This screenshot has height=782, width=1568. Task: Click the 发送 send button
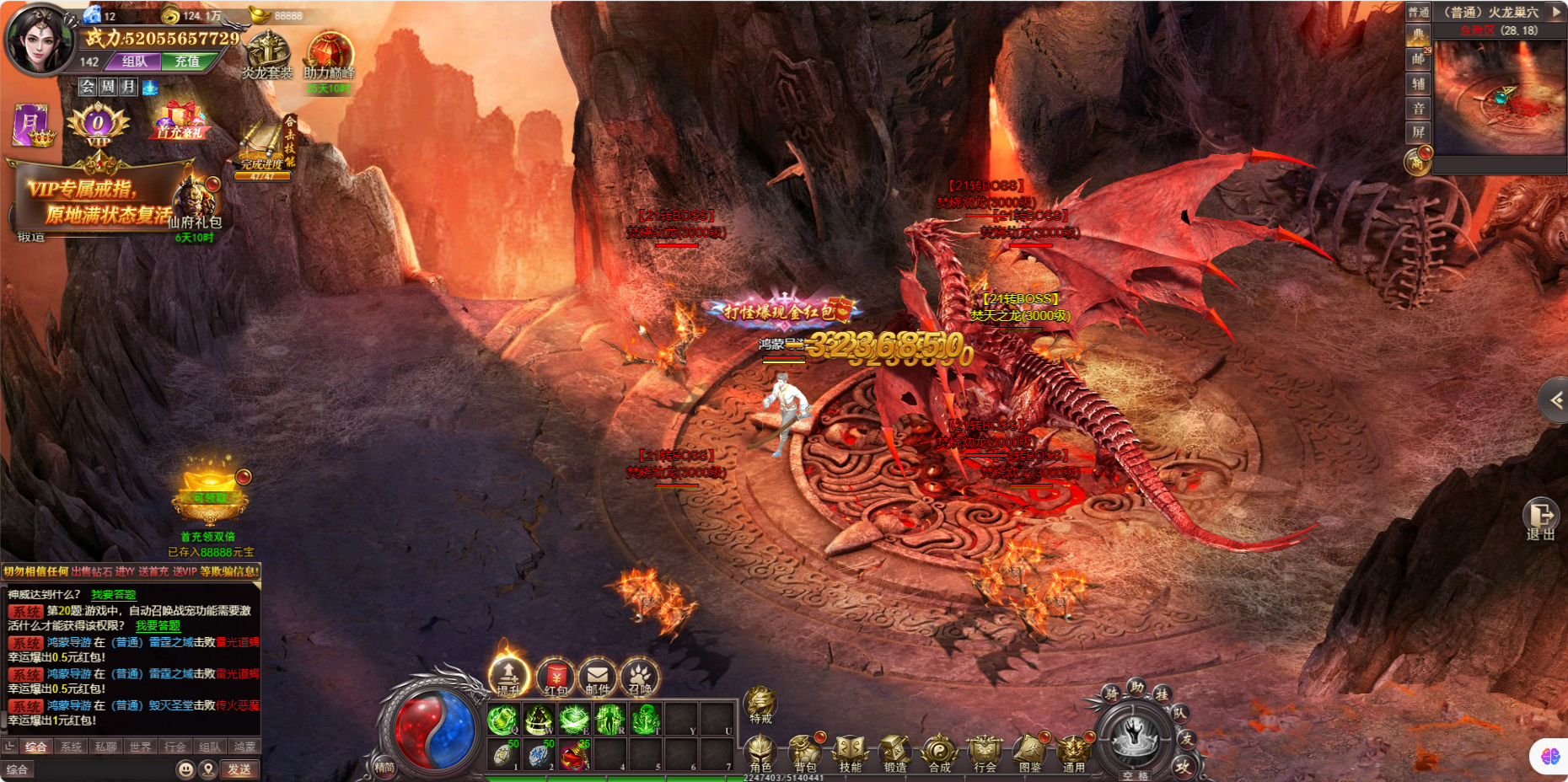click(239, 769)
